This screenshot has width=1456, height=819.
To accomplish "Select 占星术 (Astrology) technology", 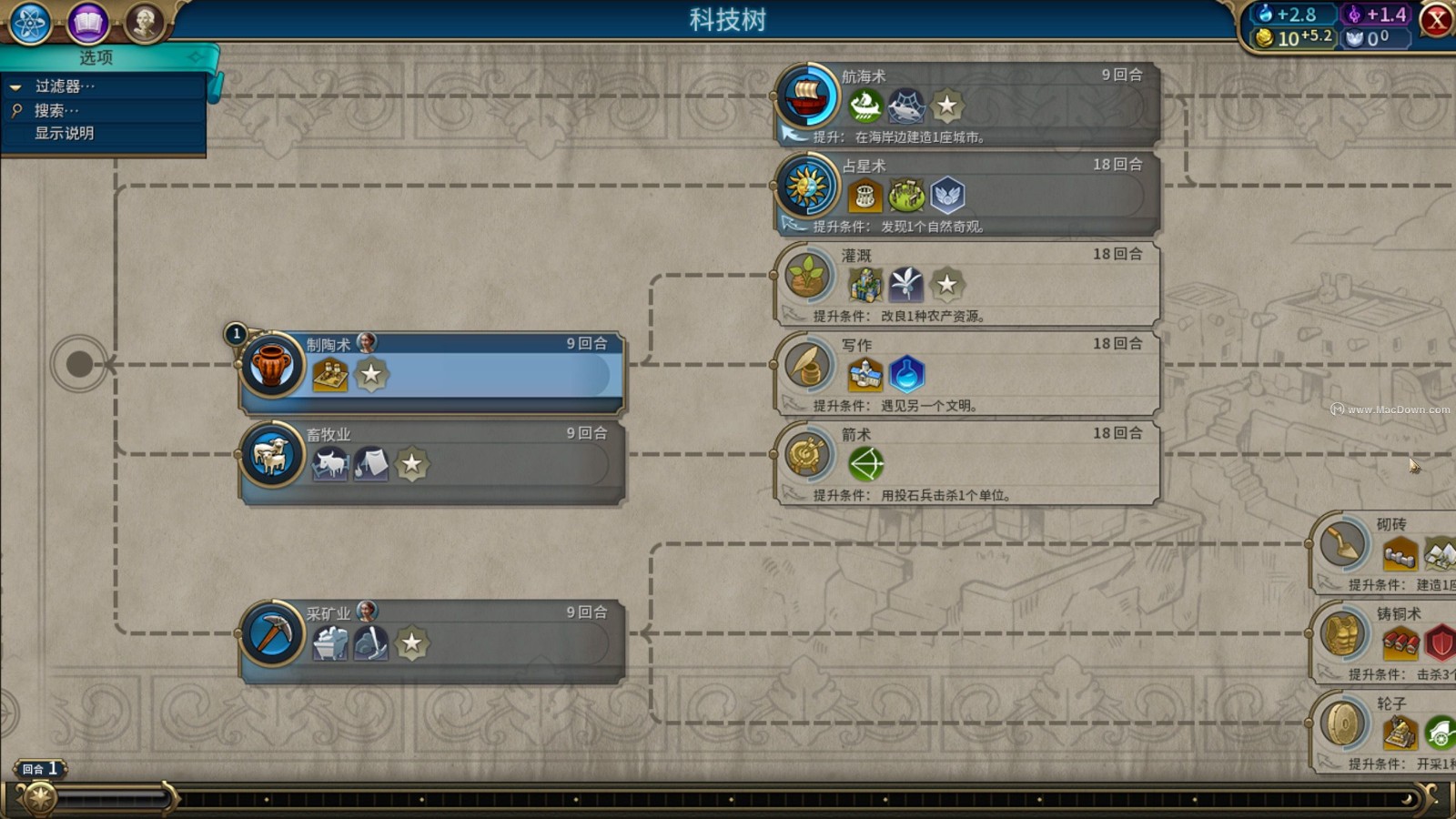I will coord(969,193).
